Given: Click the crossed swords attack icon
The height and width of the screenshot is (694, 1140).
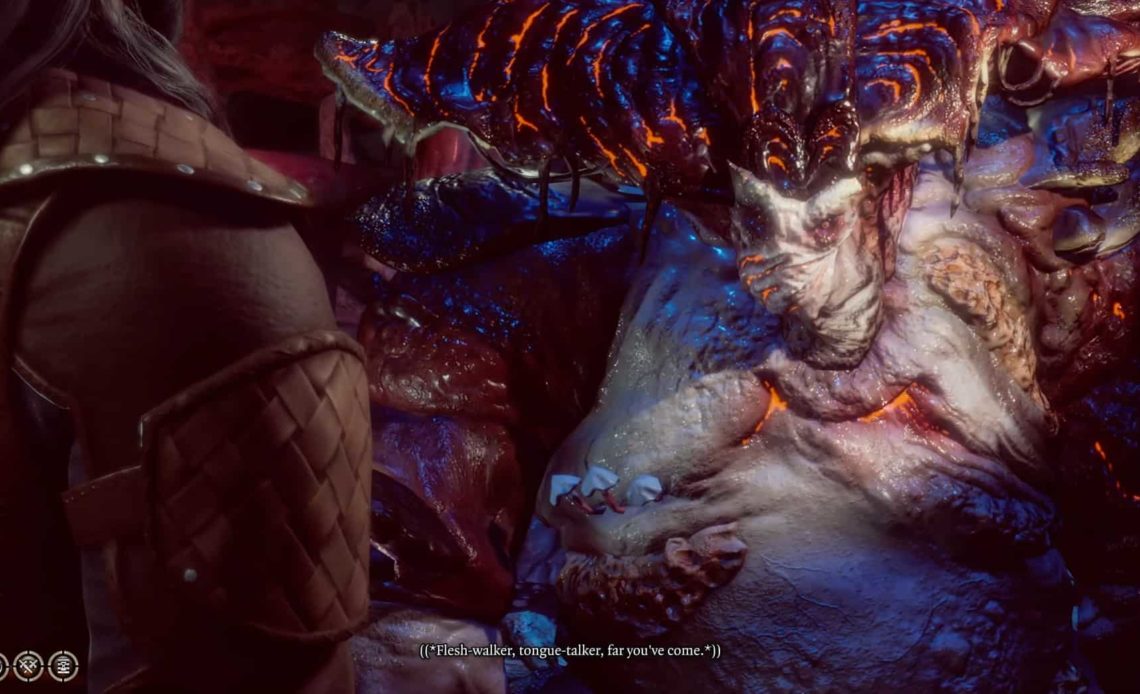Looking at the screenshot, I should [x=27, y=666].
